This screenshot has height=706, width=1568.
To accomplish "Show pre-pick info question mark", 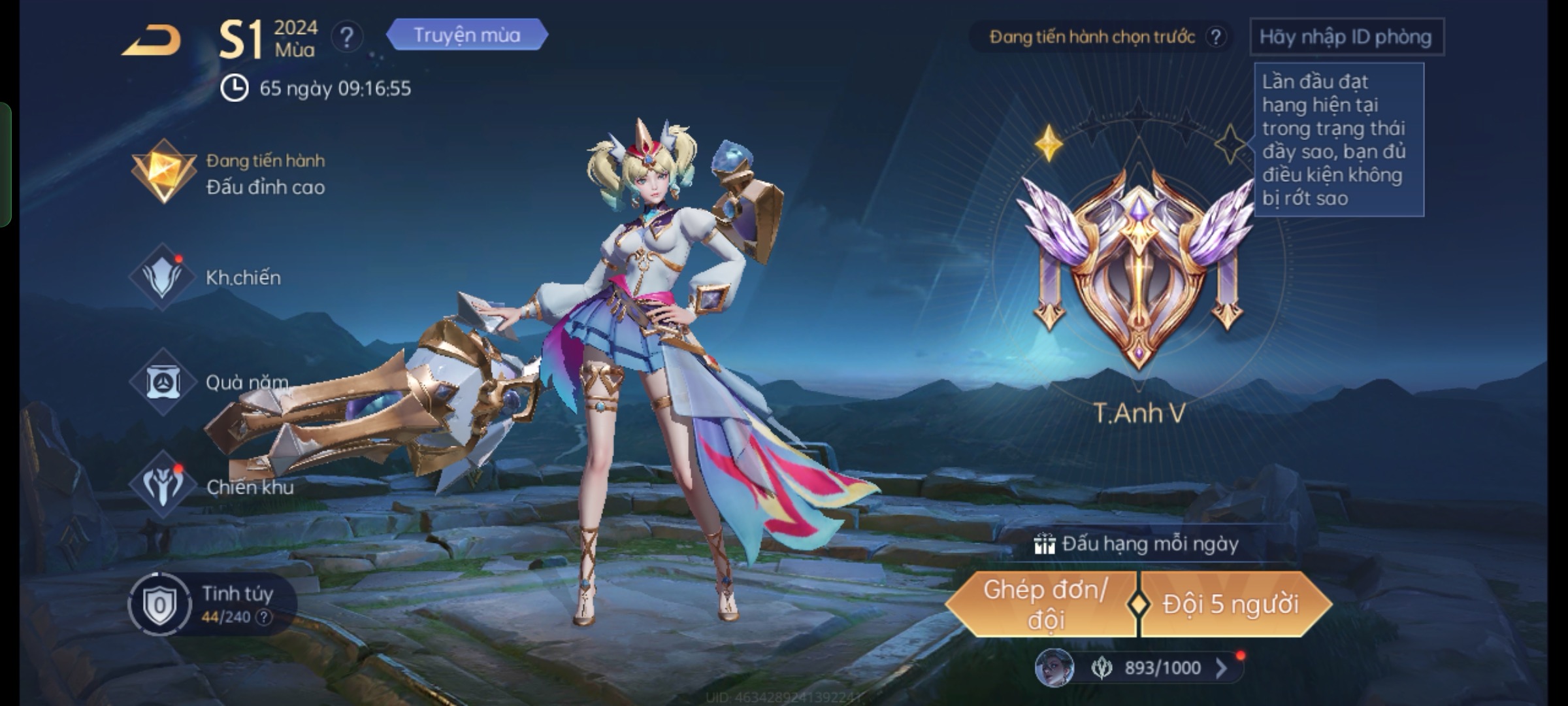I will pos(1215,37).
